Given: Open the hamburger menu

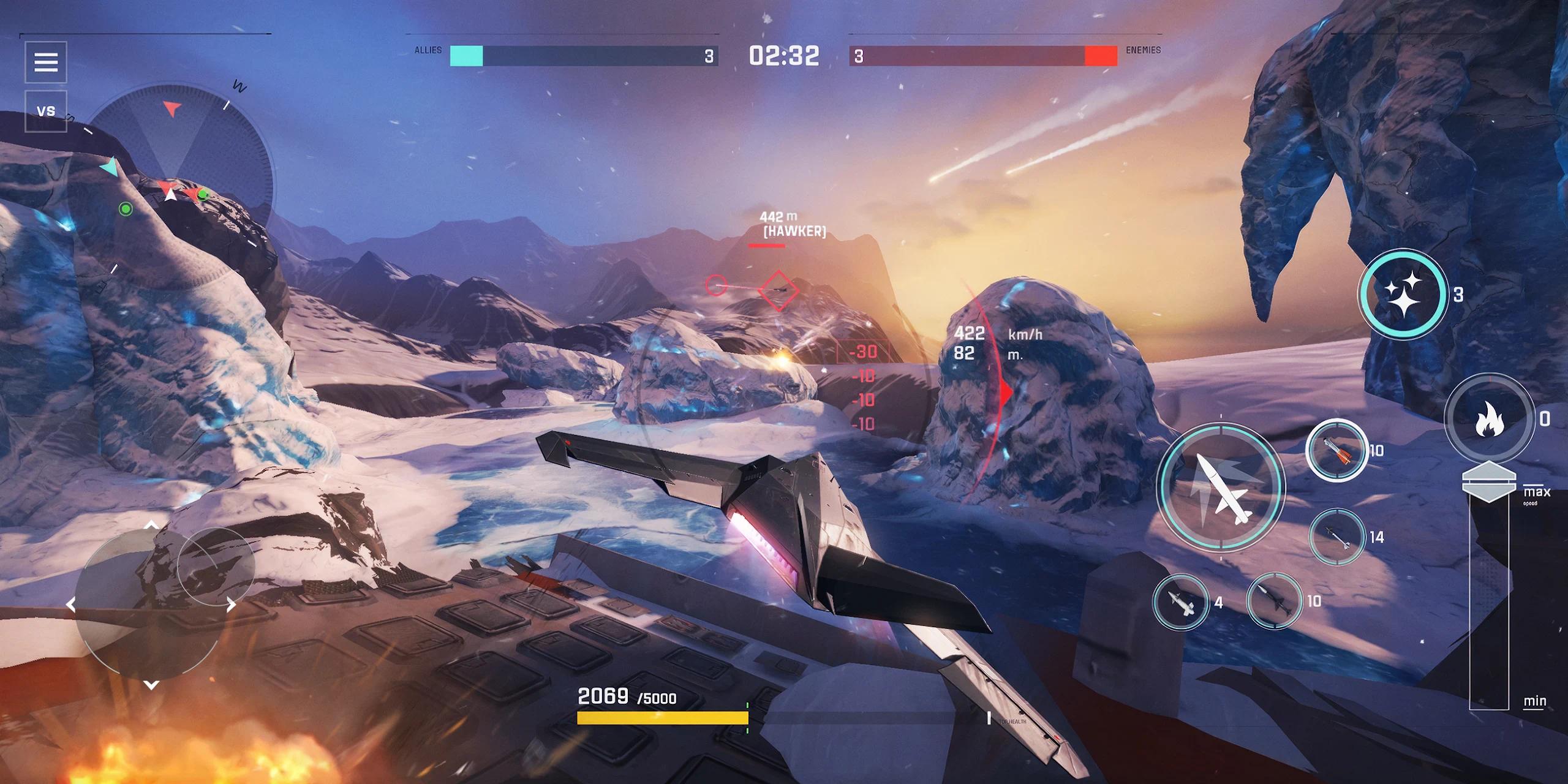Looking at the screenshot, I should [46, 62].
